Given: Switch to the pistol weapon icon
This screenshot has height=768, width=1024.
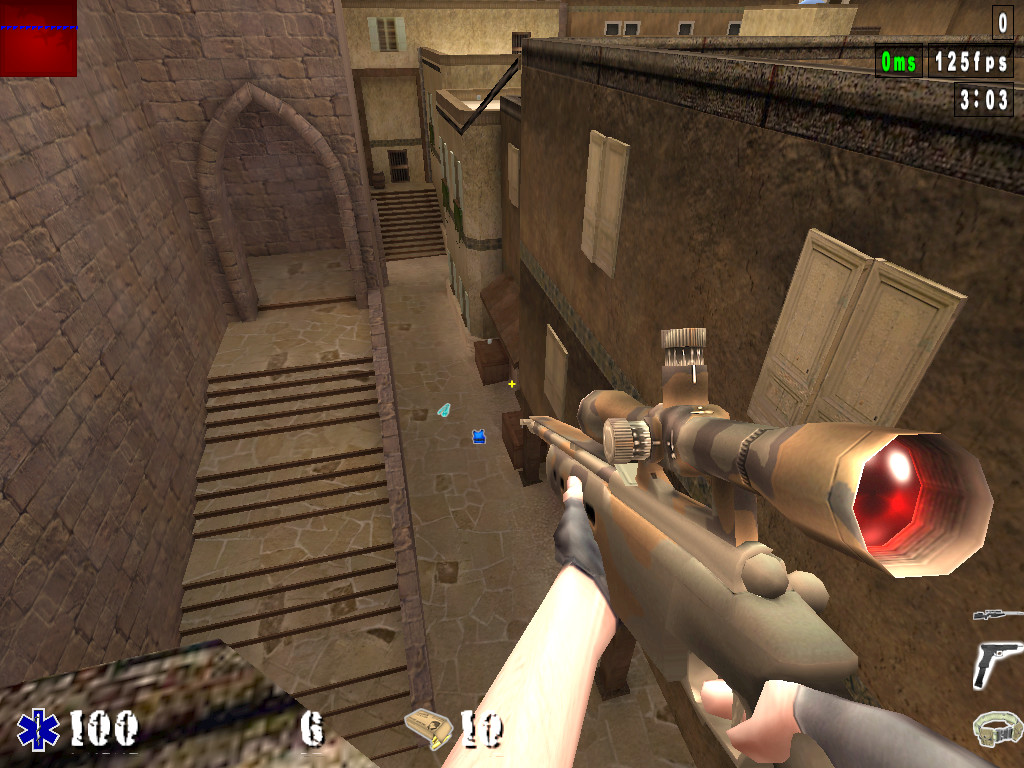Looking at the screenshot, I should pos(997,664).
